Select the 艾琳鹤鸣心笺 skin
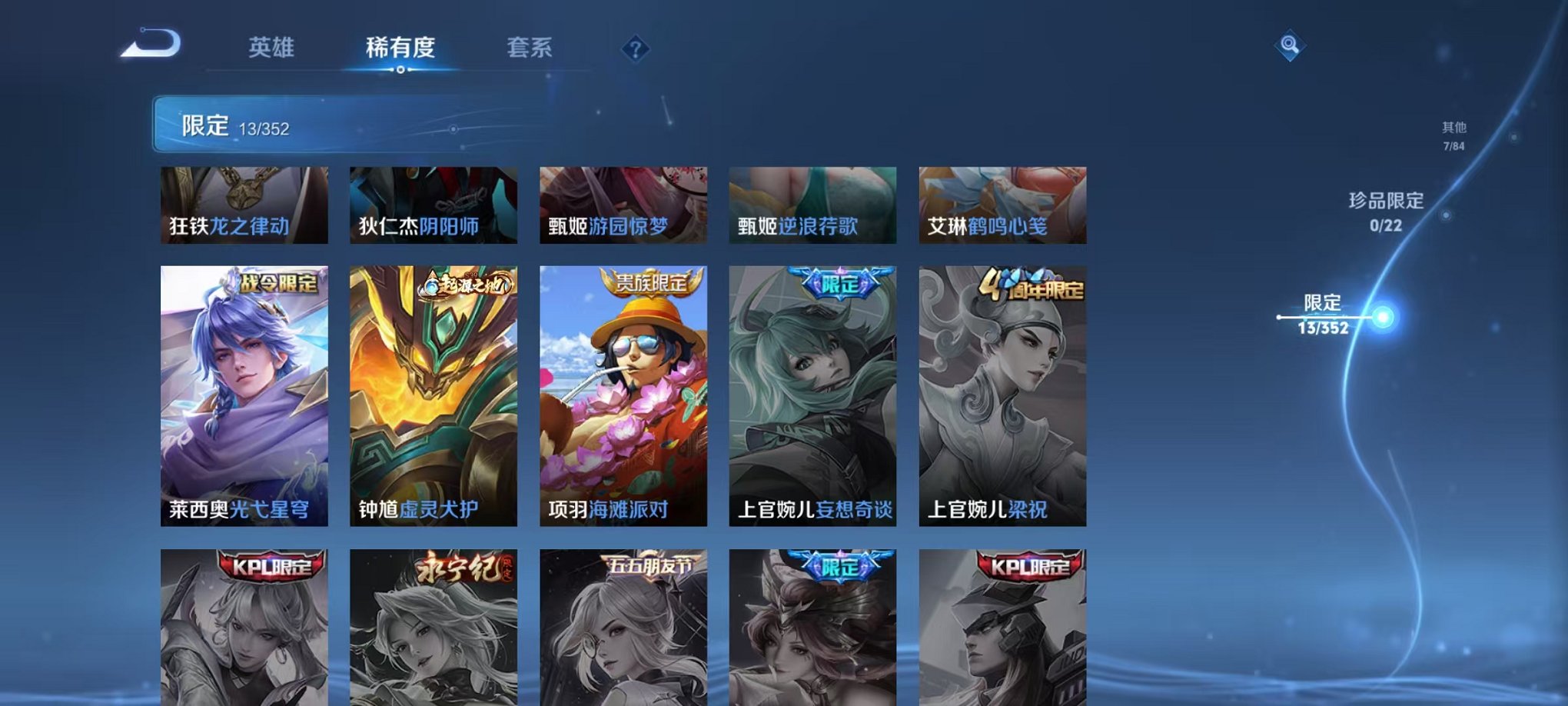 point(1003,205)
